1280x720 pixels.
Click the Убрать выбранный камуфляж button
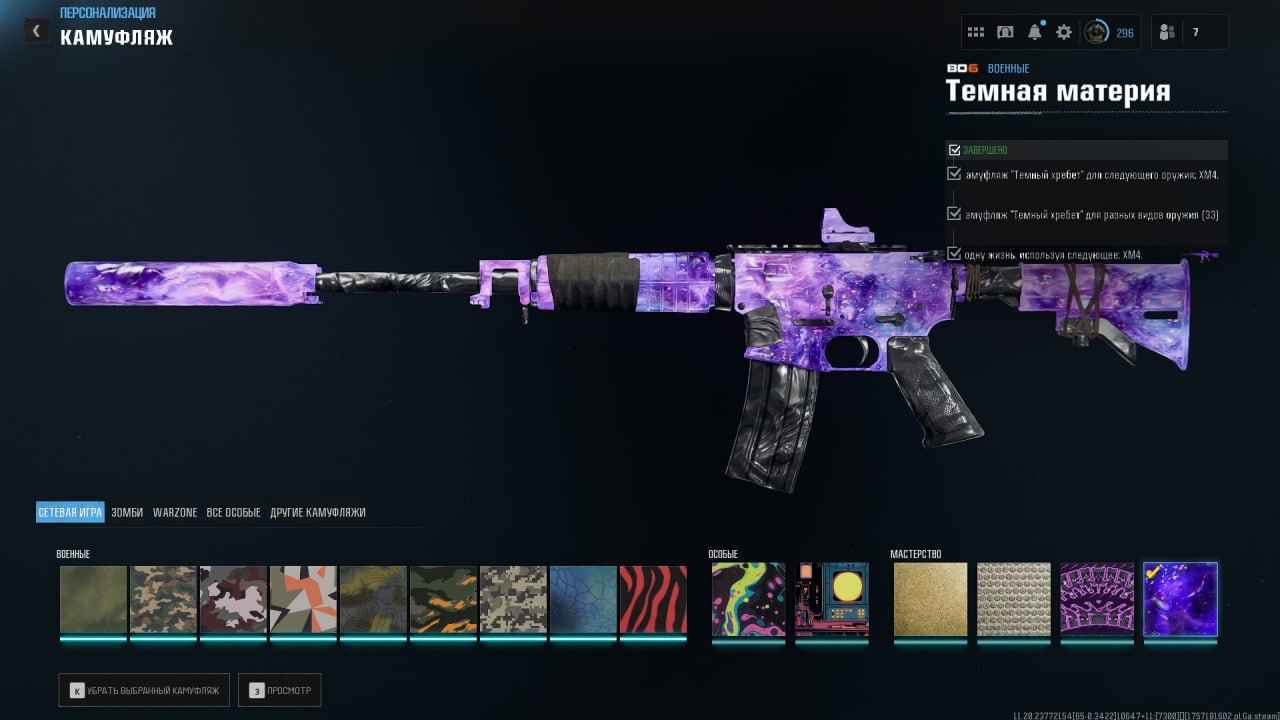tap(144, 690)
